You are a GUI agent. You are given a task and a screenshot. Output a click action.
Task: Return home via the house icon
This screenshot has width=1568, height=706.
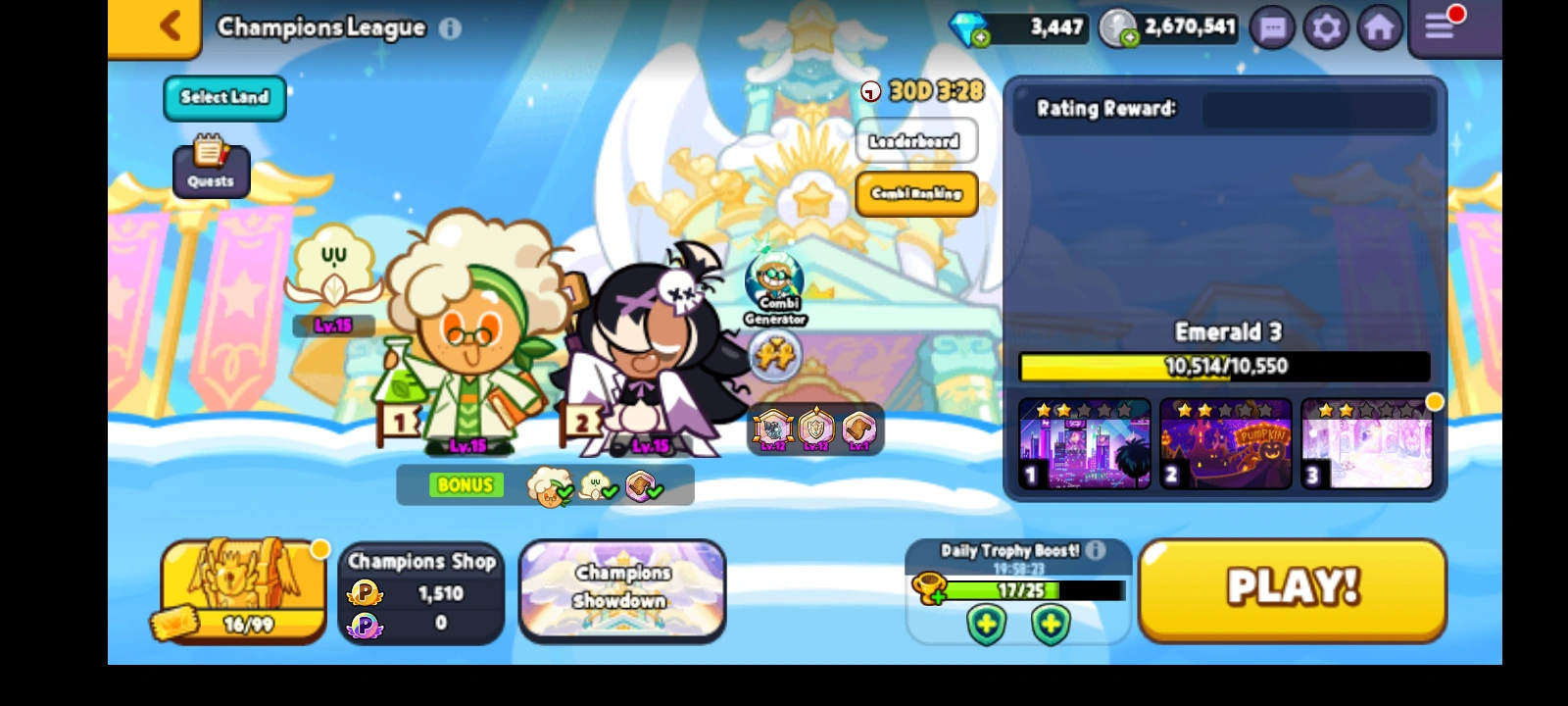pyautogui.click(x=1380, y=27)
